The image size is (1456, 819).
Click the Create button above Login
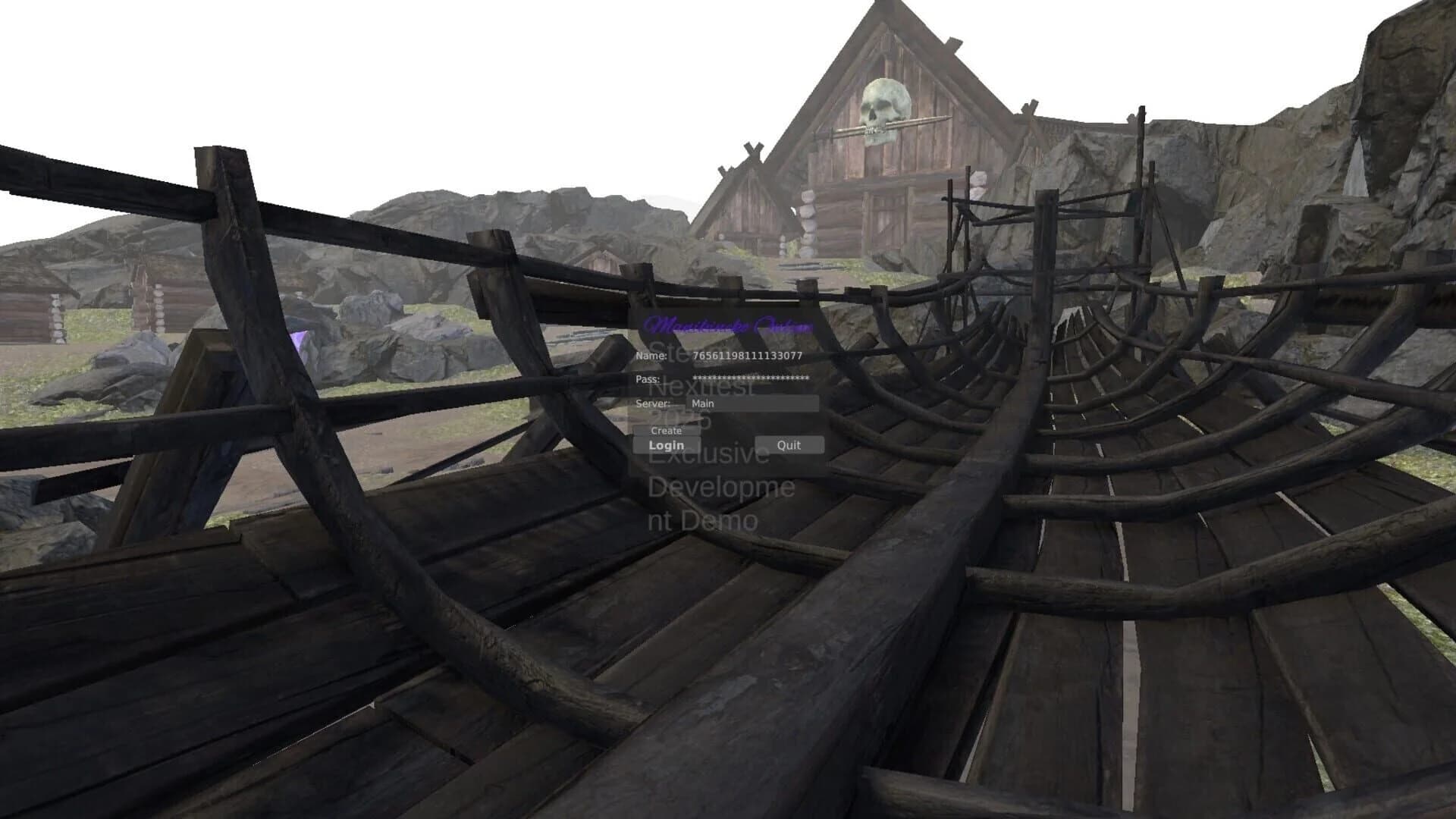[668, 429]
